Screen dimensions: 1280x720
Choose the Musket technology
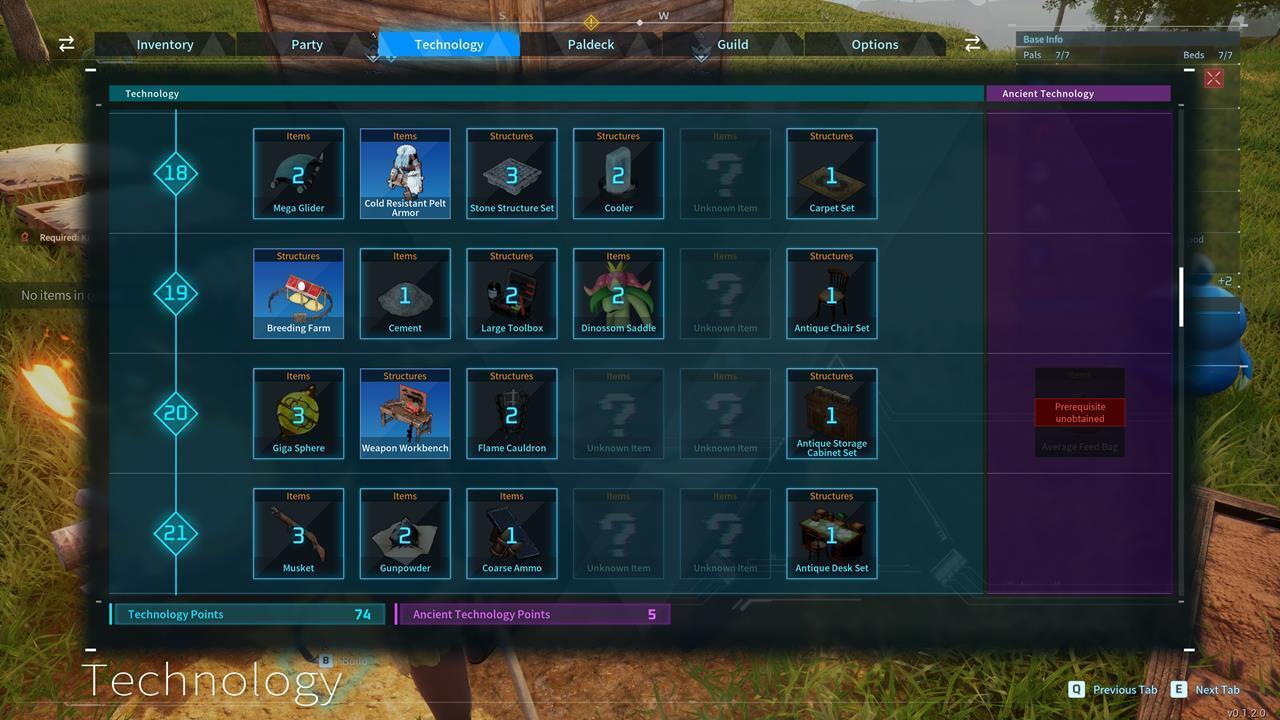[298, 533]
